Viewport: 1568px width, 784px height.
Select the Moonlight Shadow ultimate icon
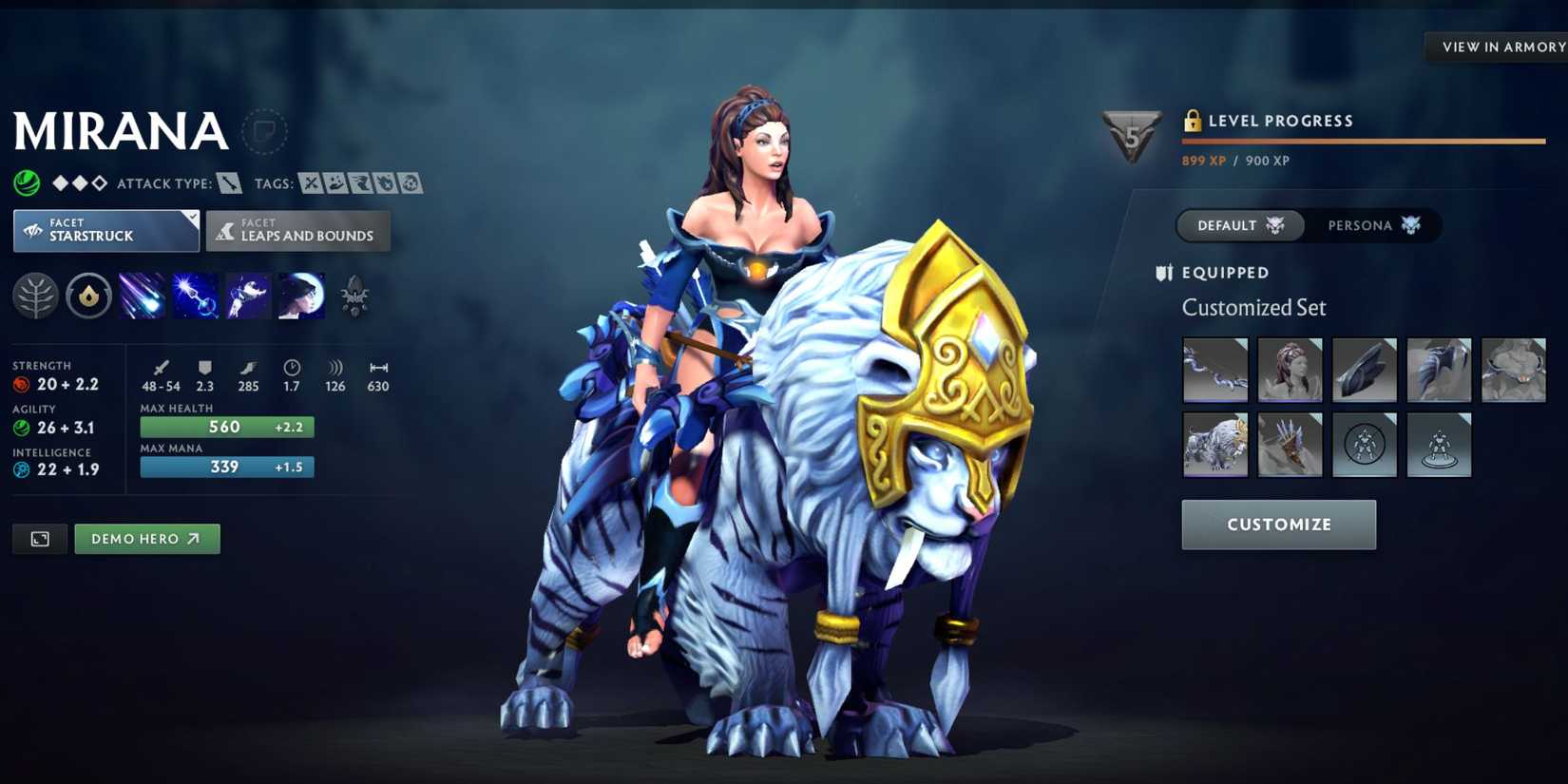[300, 296]
